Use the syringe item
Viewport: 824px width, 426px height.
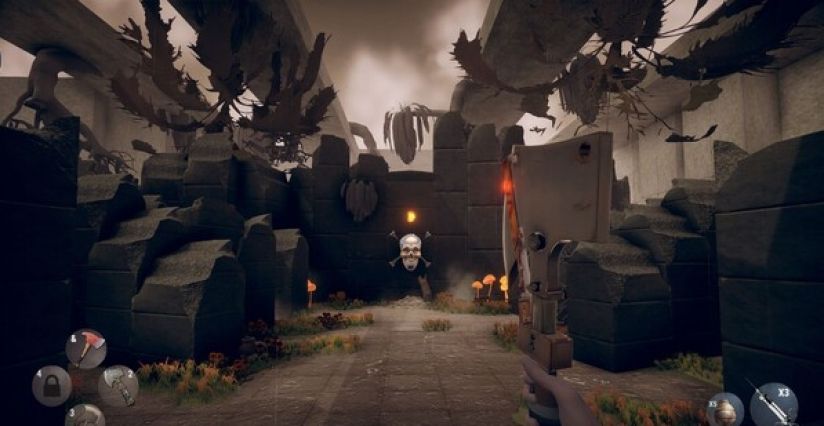coord(773,405)
